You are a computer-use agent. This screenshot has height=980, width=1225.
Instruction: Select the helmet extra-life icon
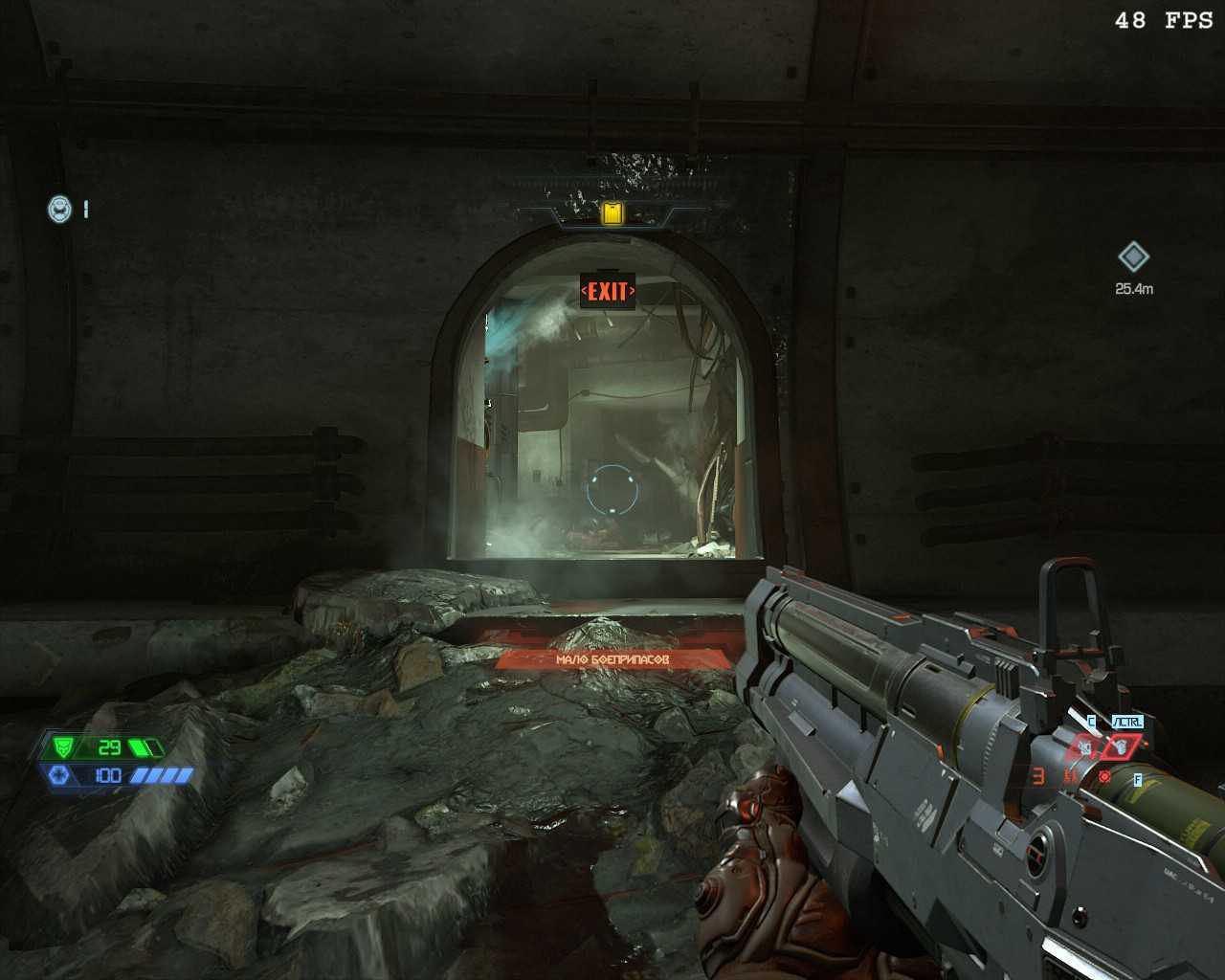coord(60,208)
